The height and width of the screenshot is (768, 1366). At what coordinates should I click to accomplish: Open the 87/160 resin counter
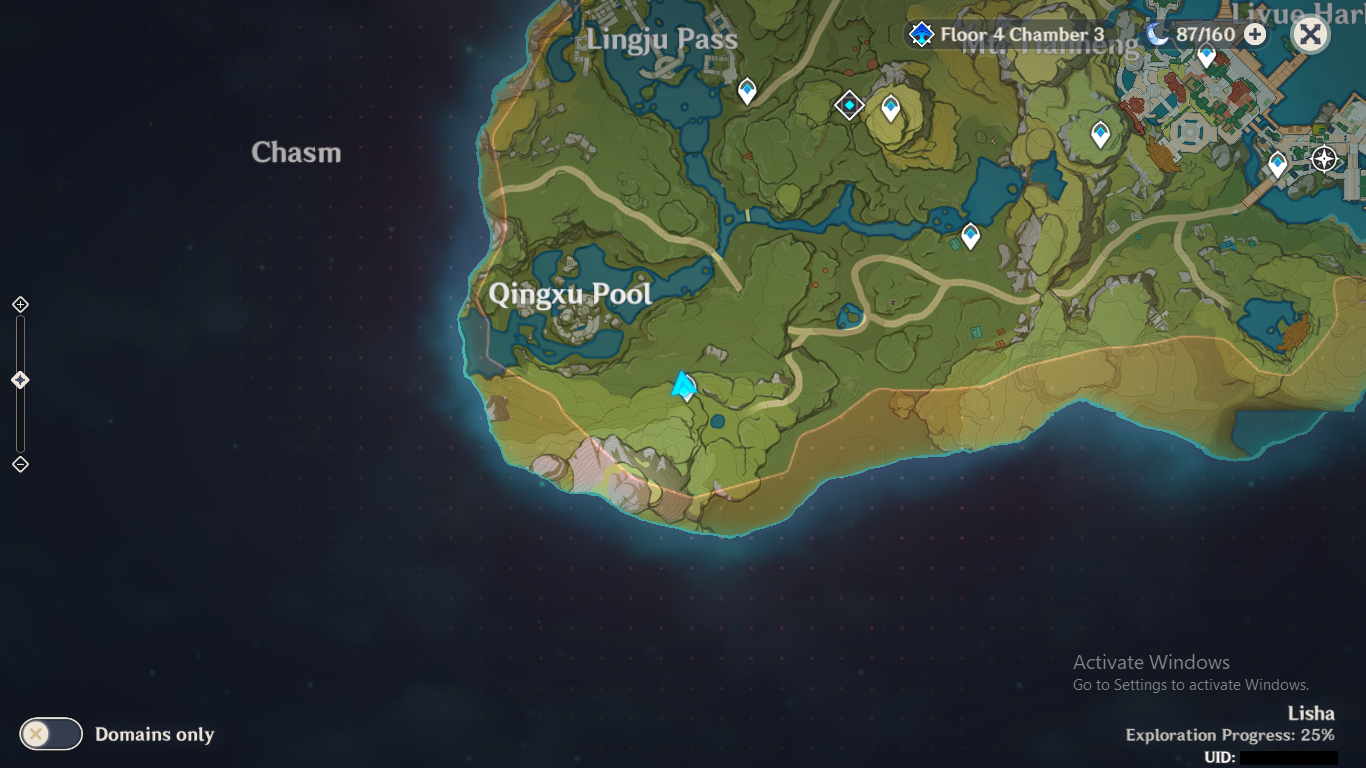tap(1193, 35)
